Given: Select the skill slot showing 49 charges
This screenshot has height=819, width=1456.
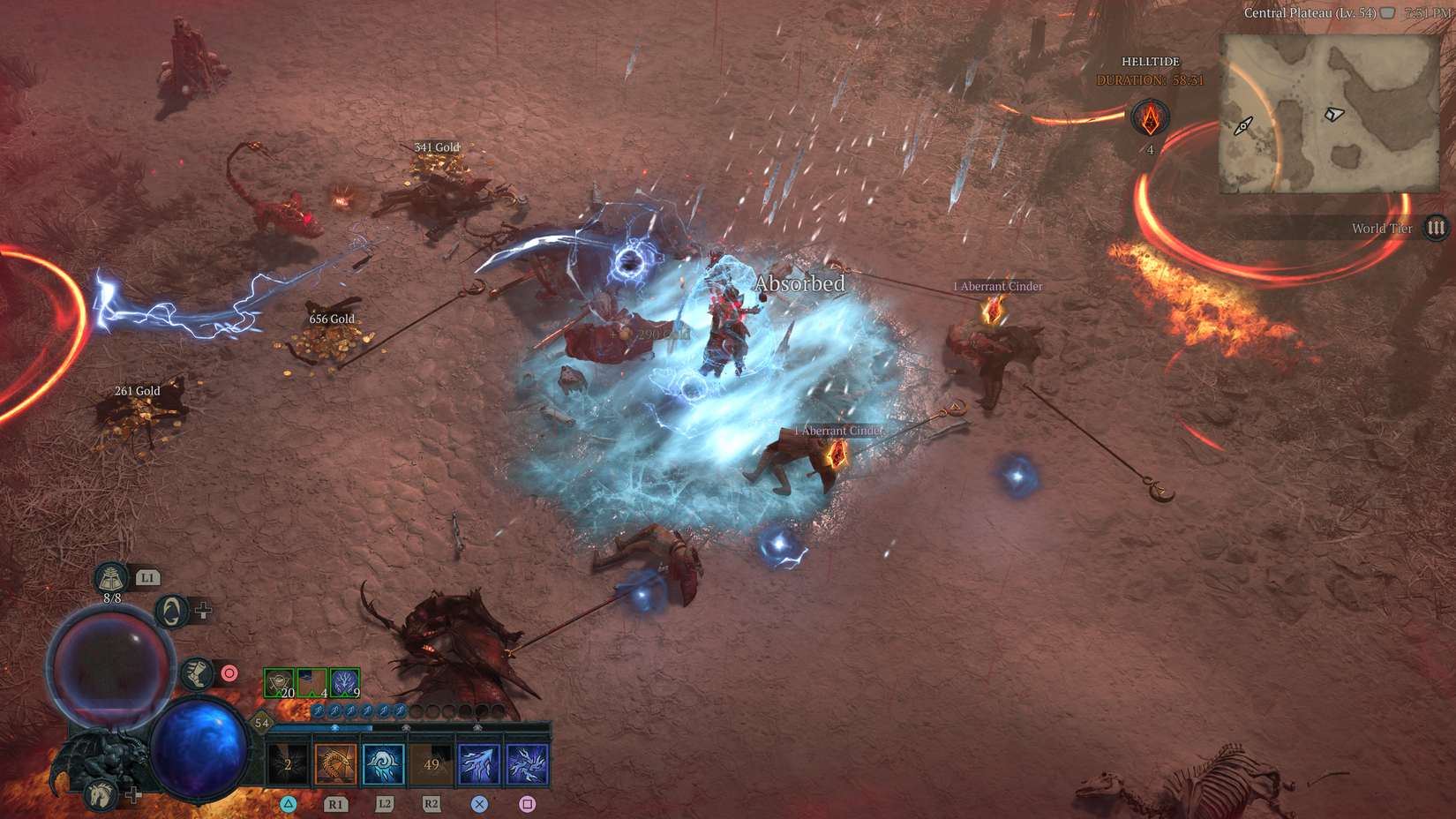Looking at the screenshot, I should point(432,764).
